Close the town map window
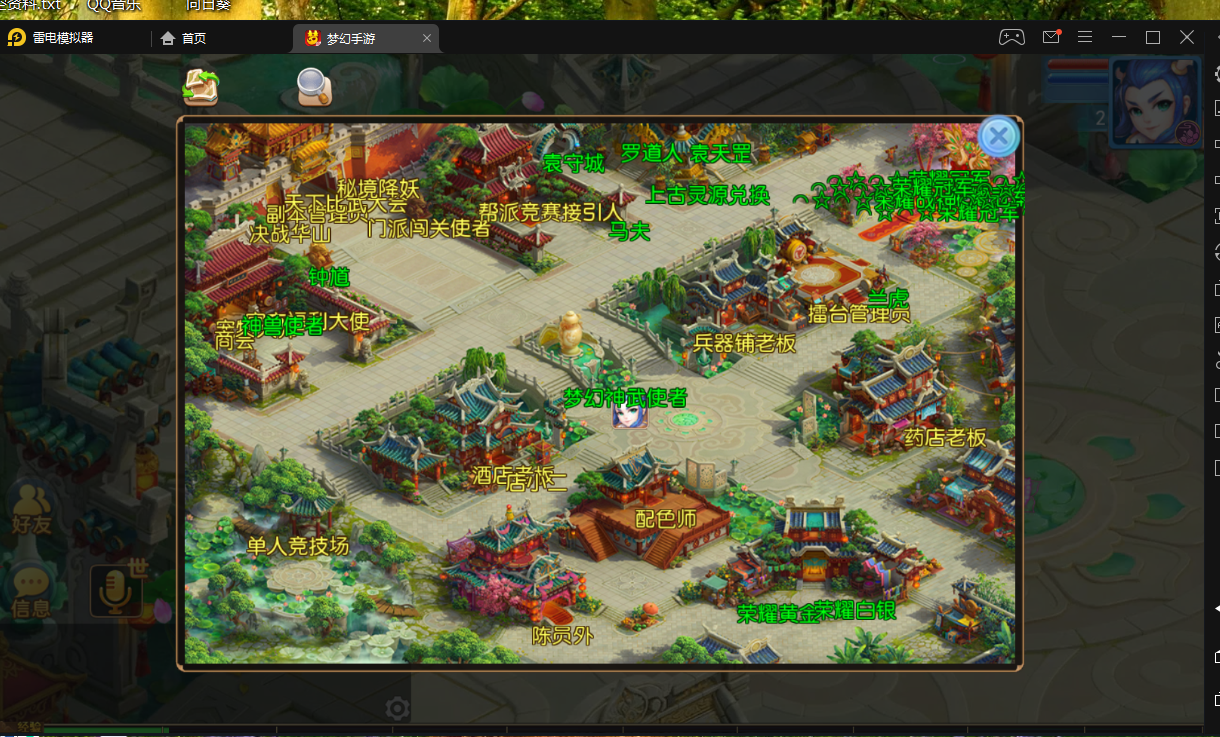The height and width of the screenshot is (737, 1220). [998, 137]
